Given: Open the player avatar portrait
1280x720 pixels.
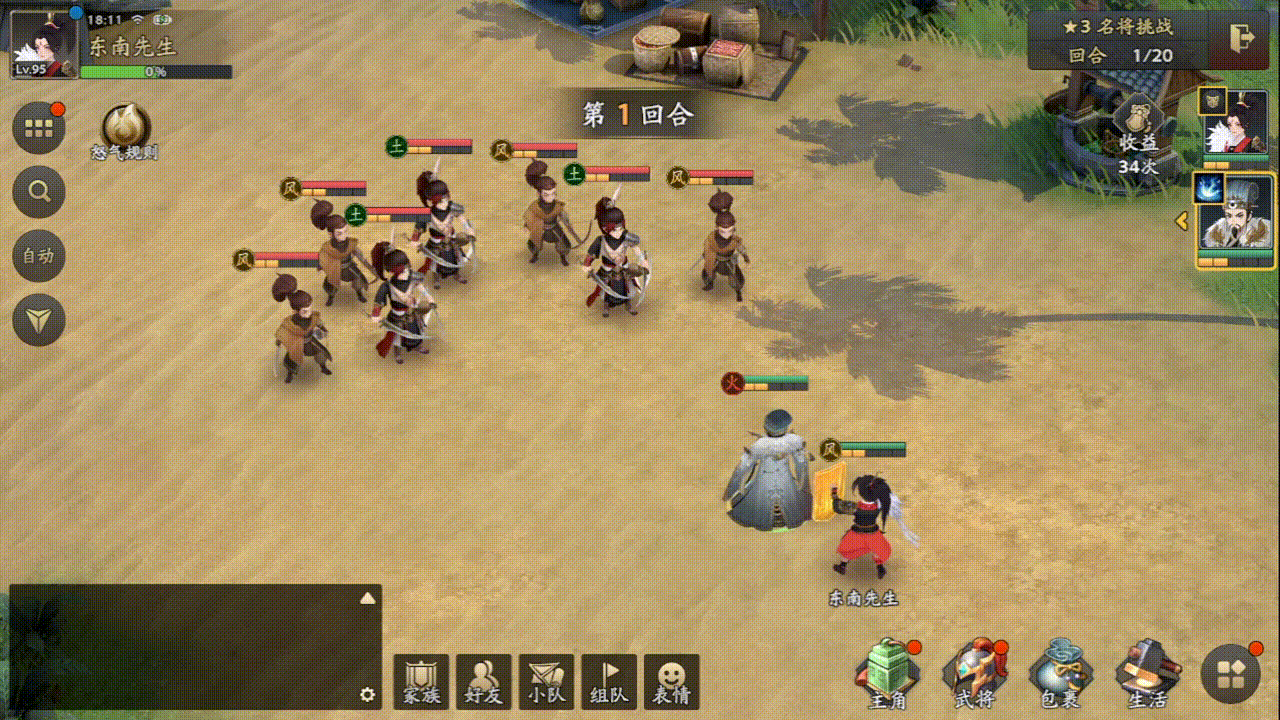Looking at the screenshot, I should (x=44, y=44).
